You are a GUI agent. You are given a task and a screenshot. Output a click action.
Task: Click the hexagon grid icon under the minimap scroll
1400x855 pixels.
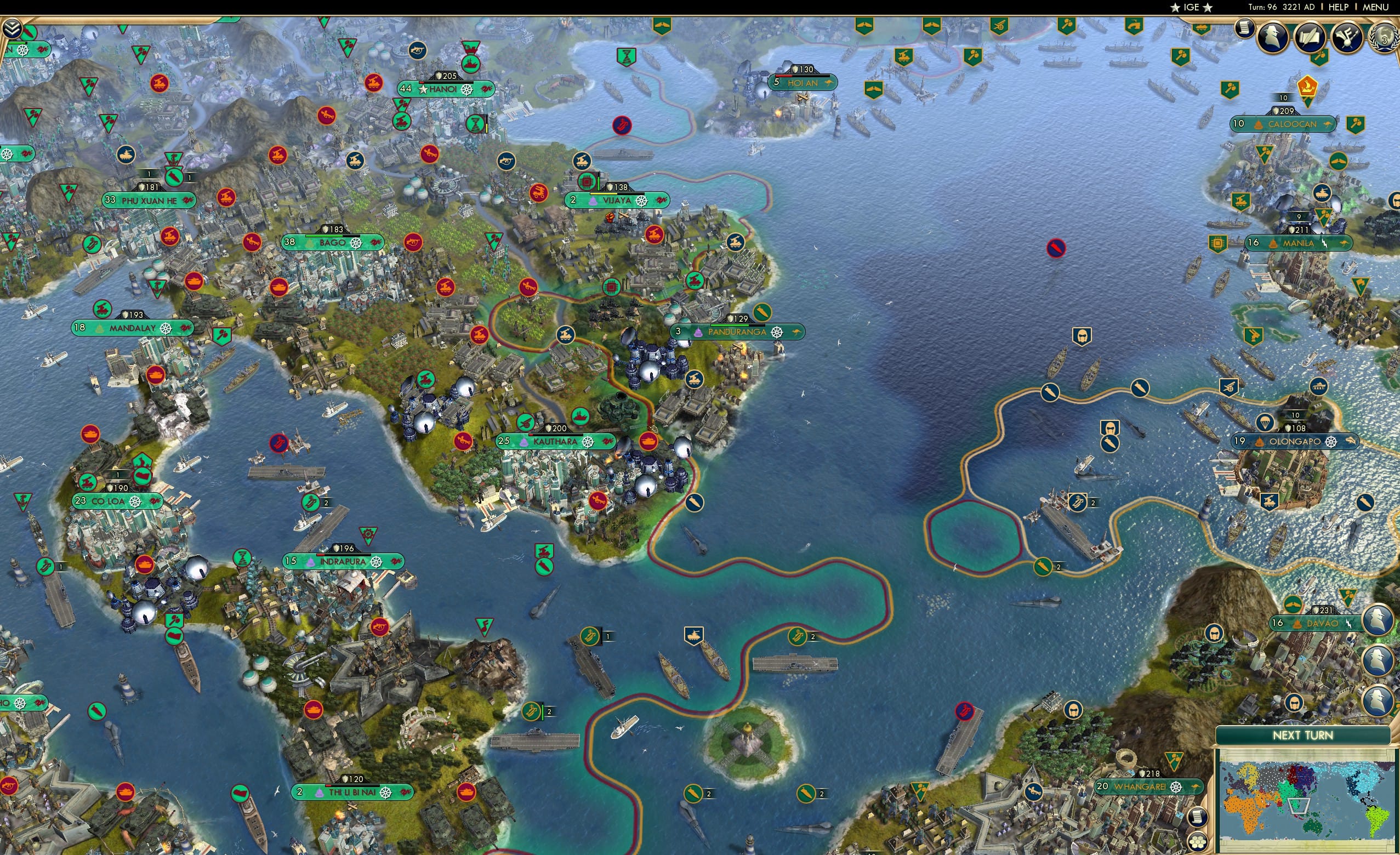pyautogui.click(x=1198, y=842)
